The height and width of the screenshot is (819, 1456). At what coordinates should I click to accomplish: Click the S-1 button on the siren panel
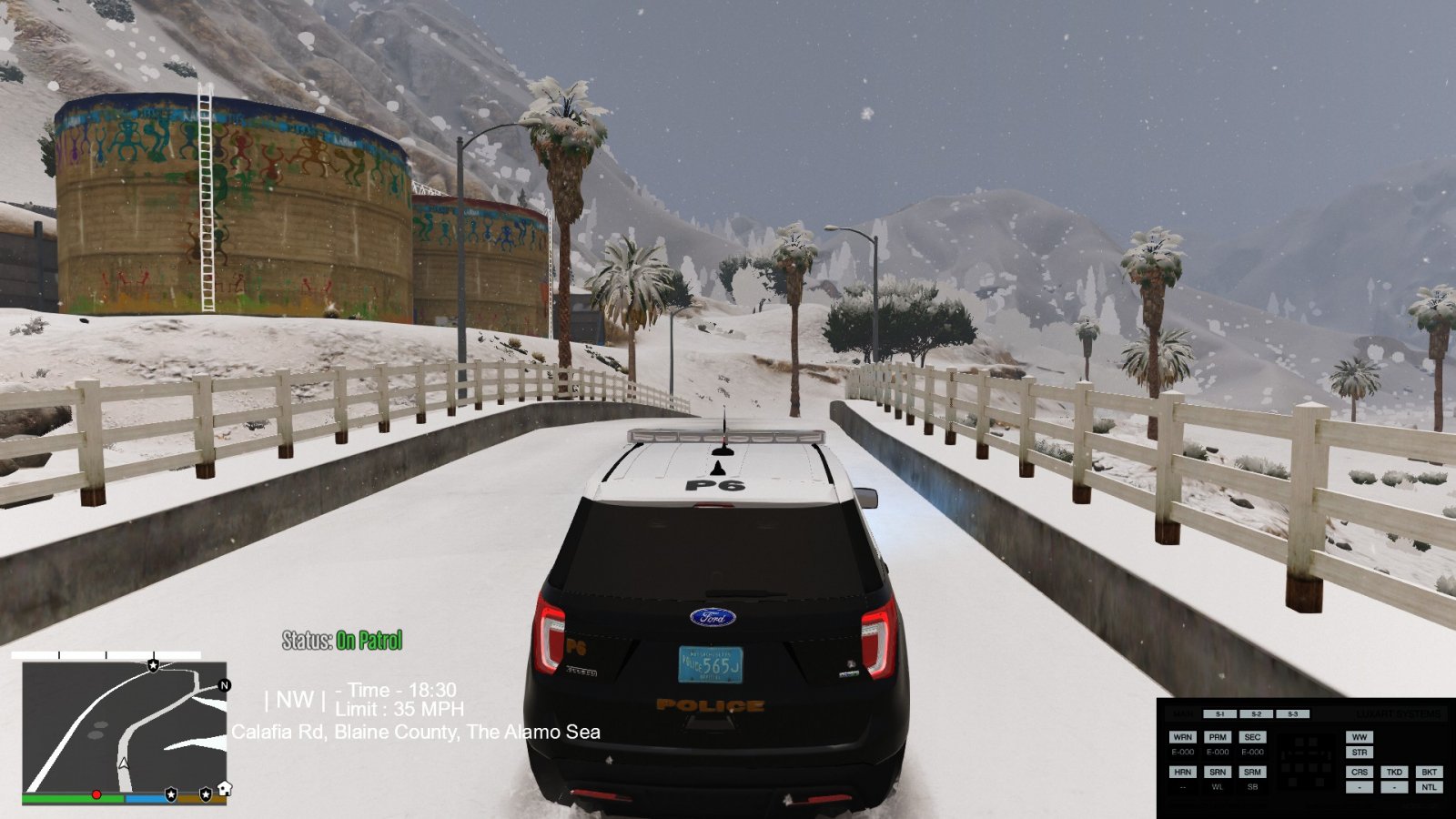point(1219,714)
